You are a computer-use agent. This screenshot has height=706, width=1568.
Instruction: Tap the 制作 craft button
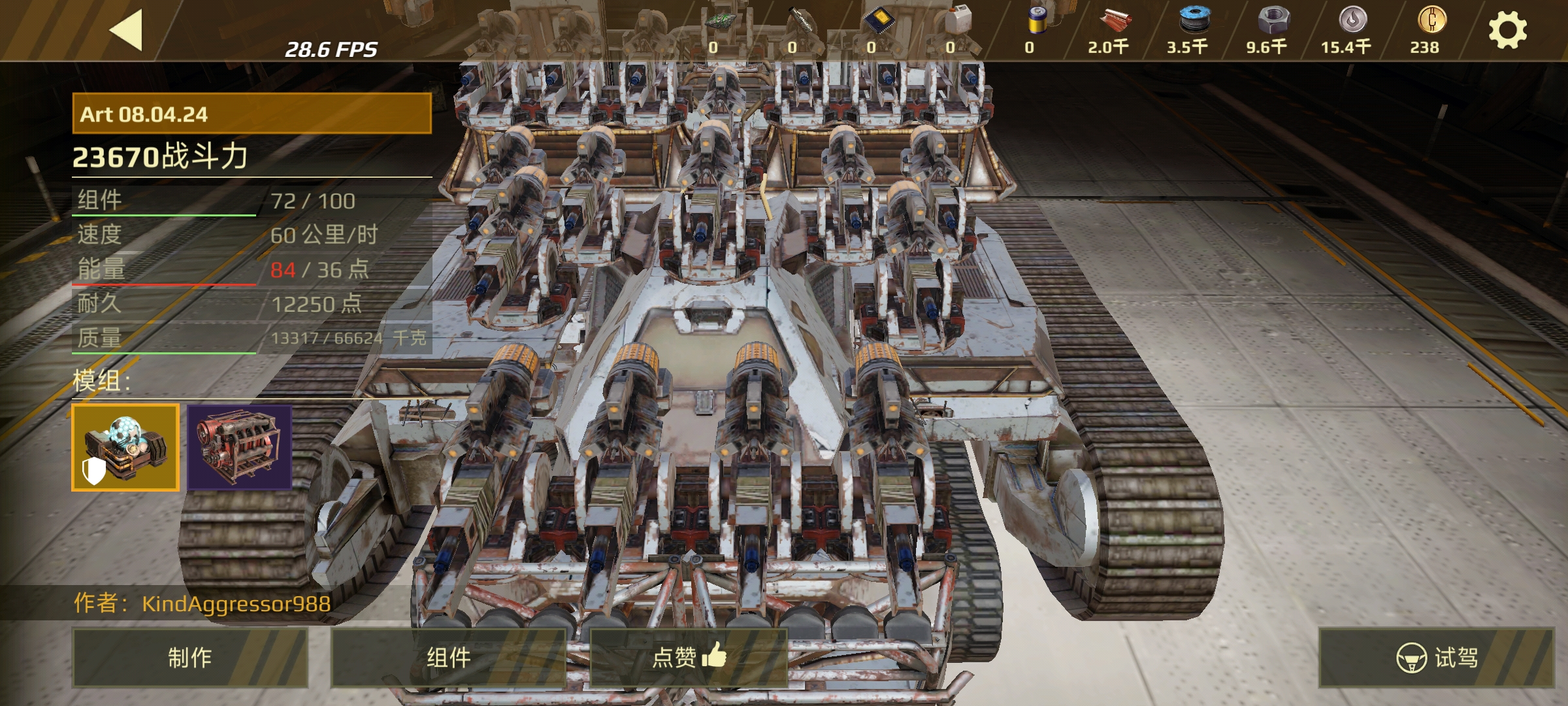click(x=189, y=657)
